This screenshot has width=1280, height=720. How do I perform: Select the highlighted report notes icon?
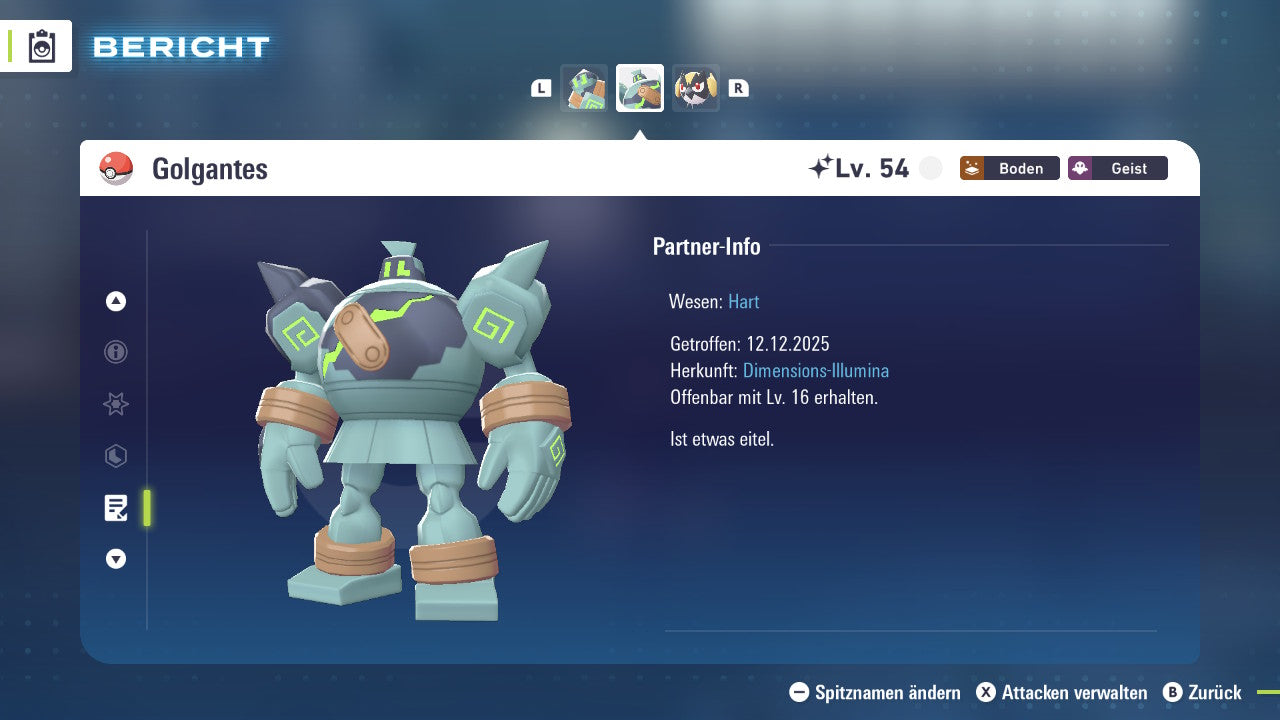pos(117,508)
